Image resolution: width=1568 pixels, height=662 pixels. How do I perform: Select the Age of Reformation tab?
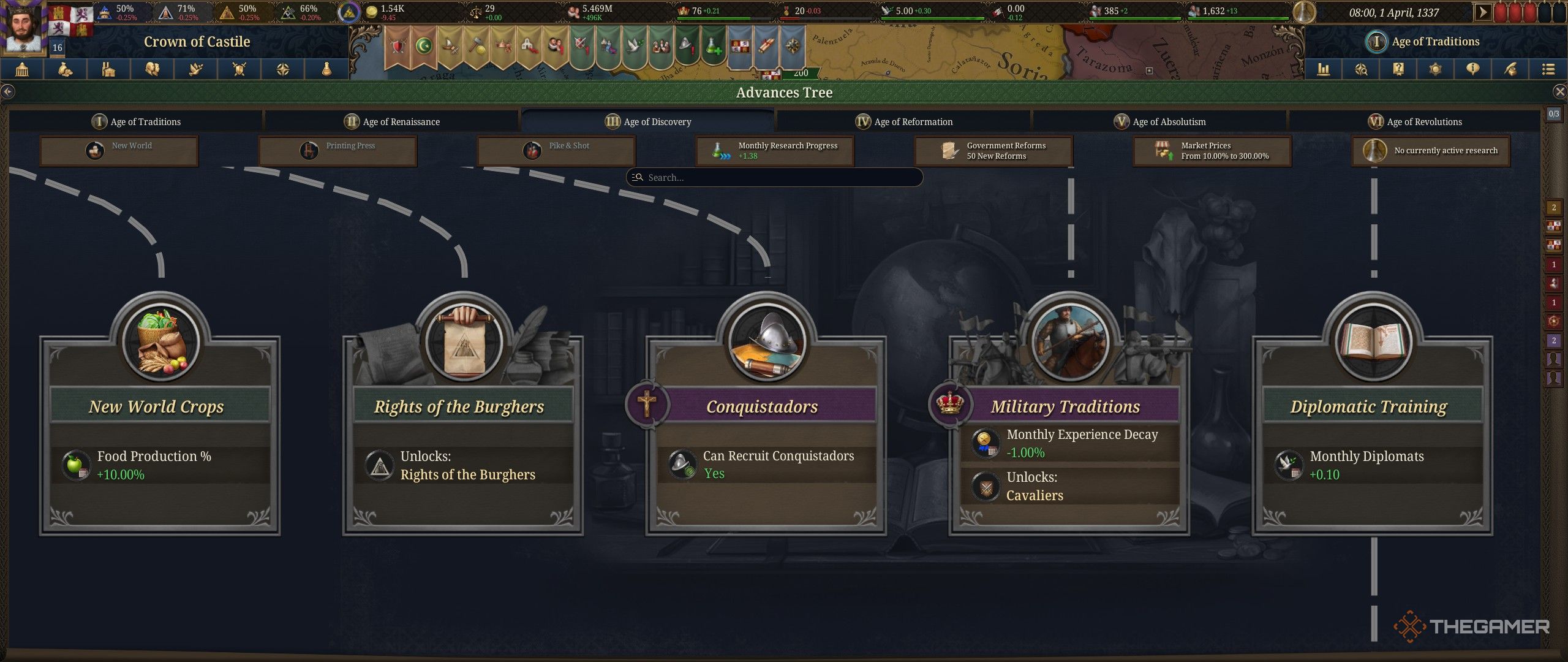904,121
